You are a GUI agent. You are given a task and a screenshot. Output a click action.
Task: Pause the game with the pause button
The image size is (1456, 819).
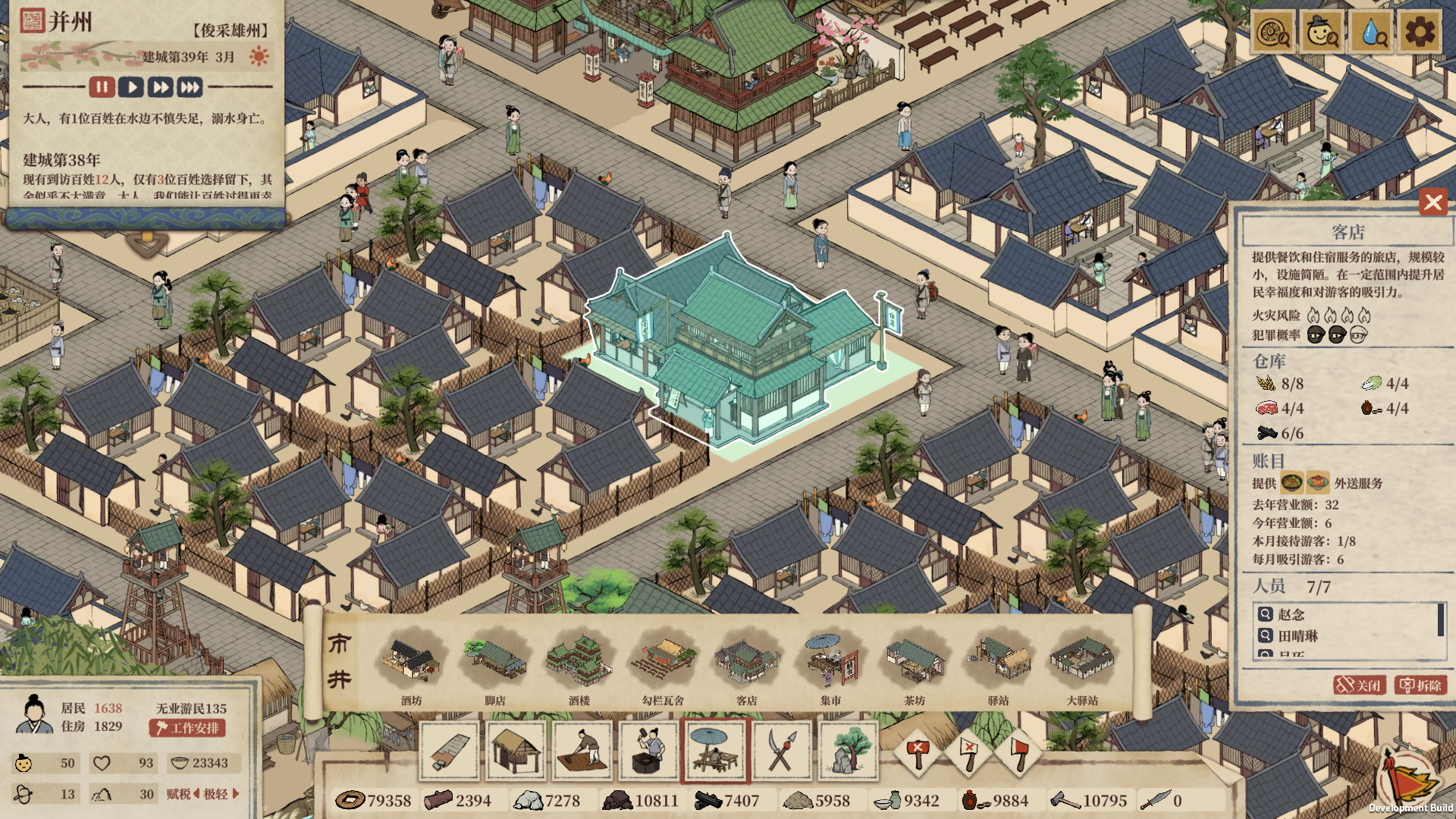click(102, 86)
